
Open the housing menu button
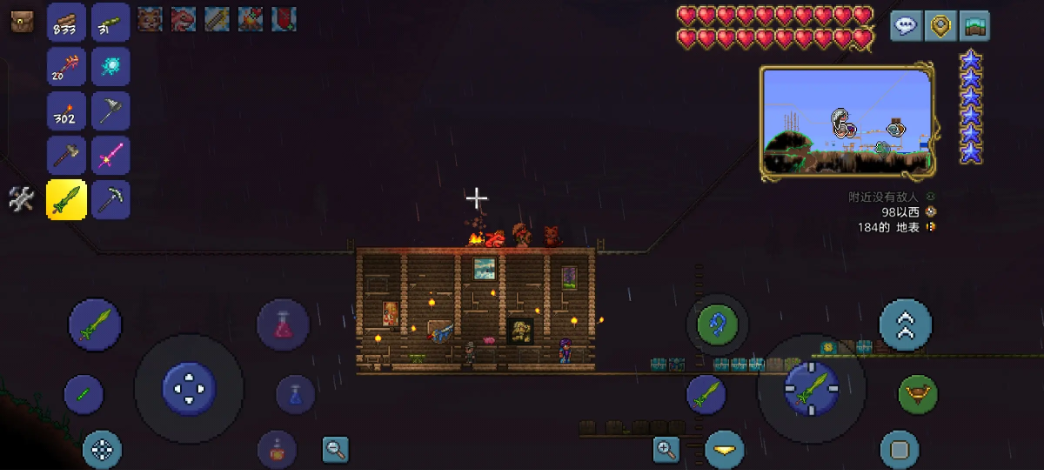click(x=974, y=26)
